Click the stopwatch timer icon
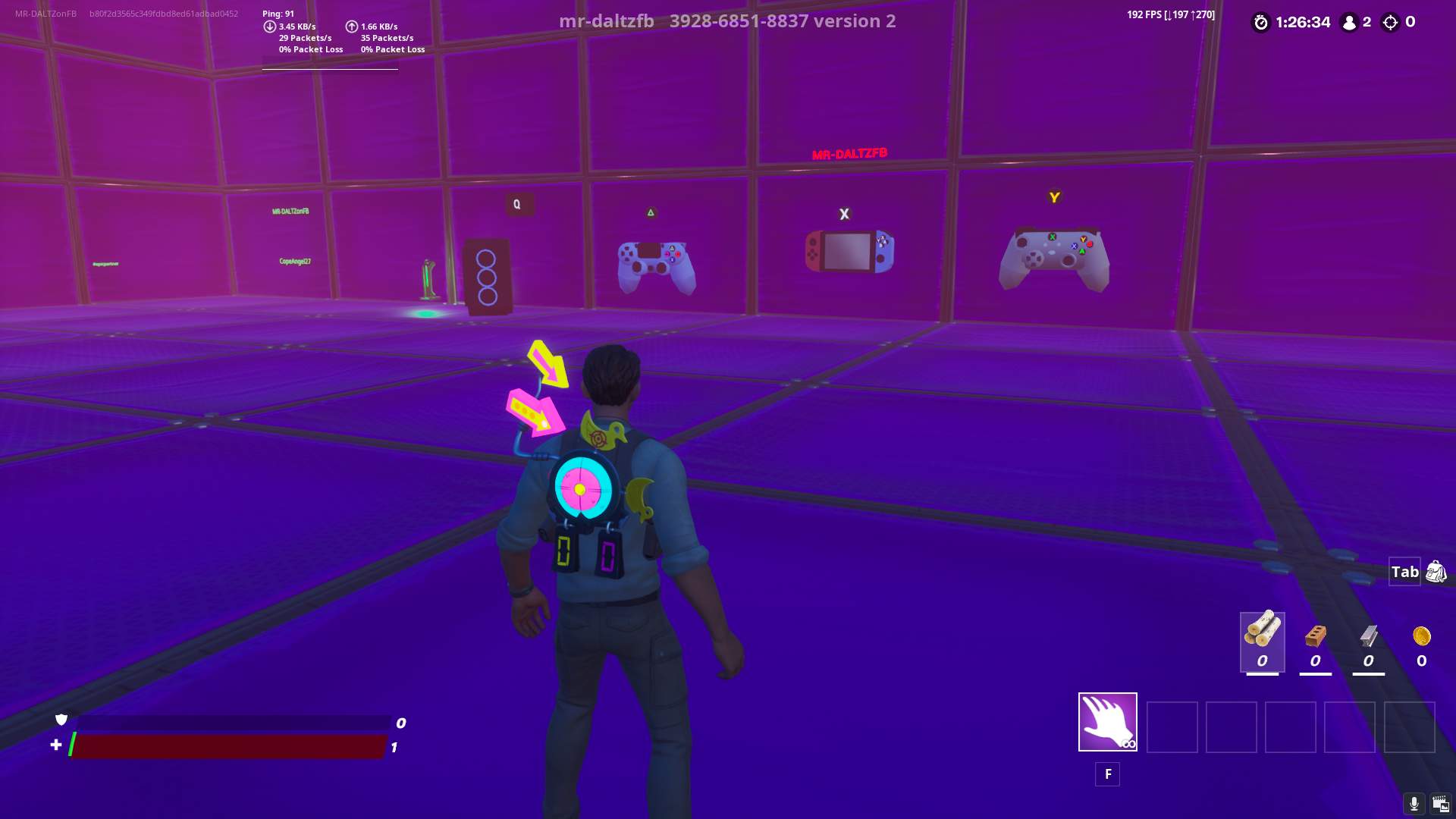1456x819 pixels. tap(1260, 23)
